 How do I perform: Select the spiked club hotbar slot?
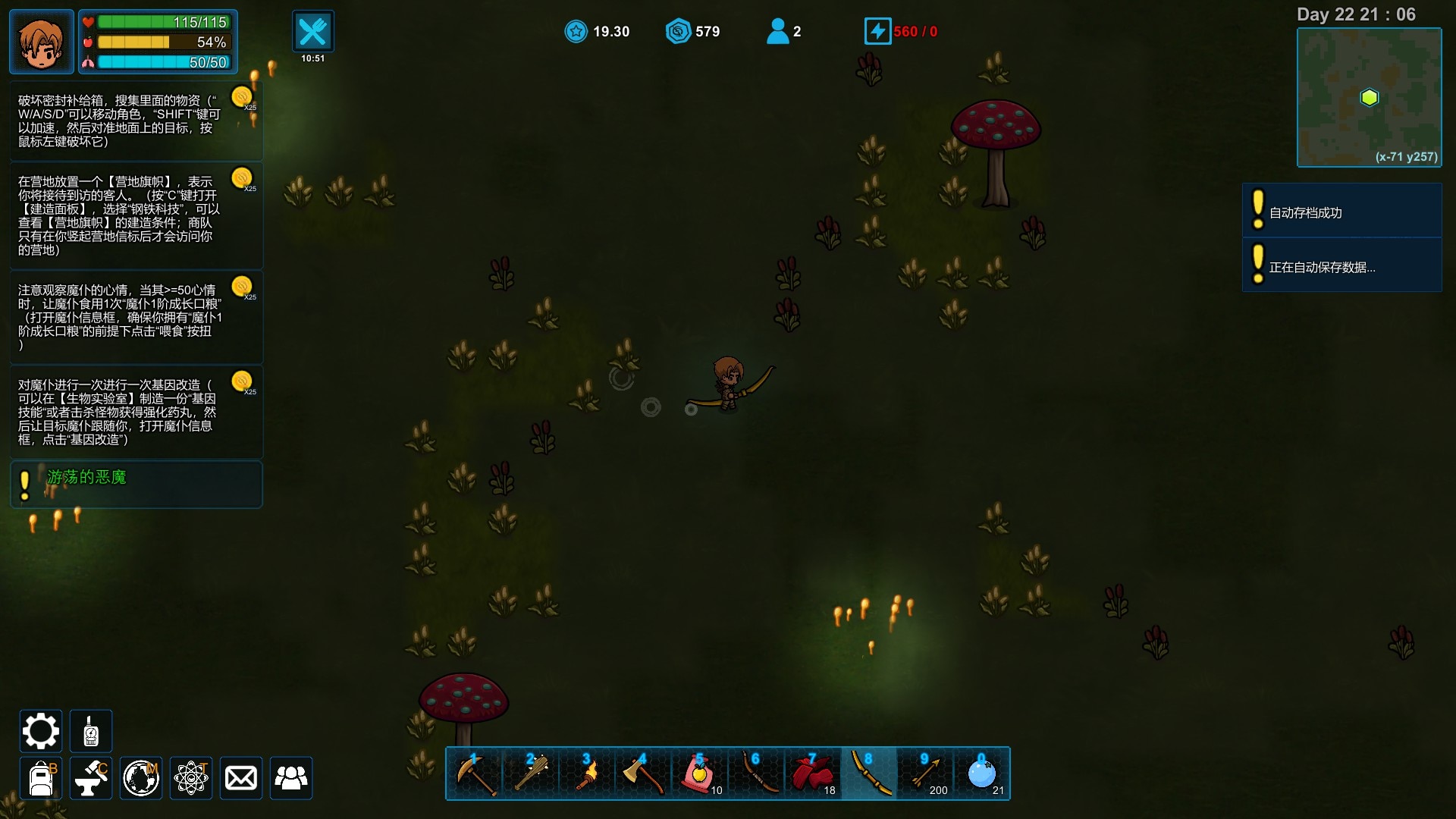531,773
